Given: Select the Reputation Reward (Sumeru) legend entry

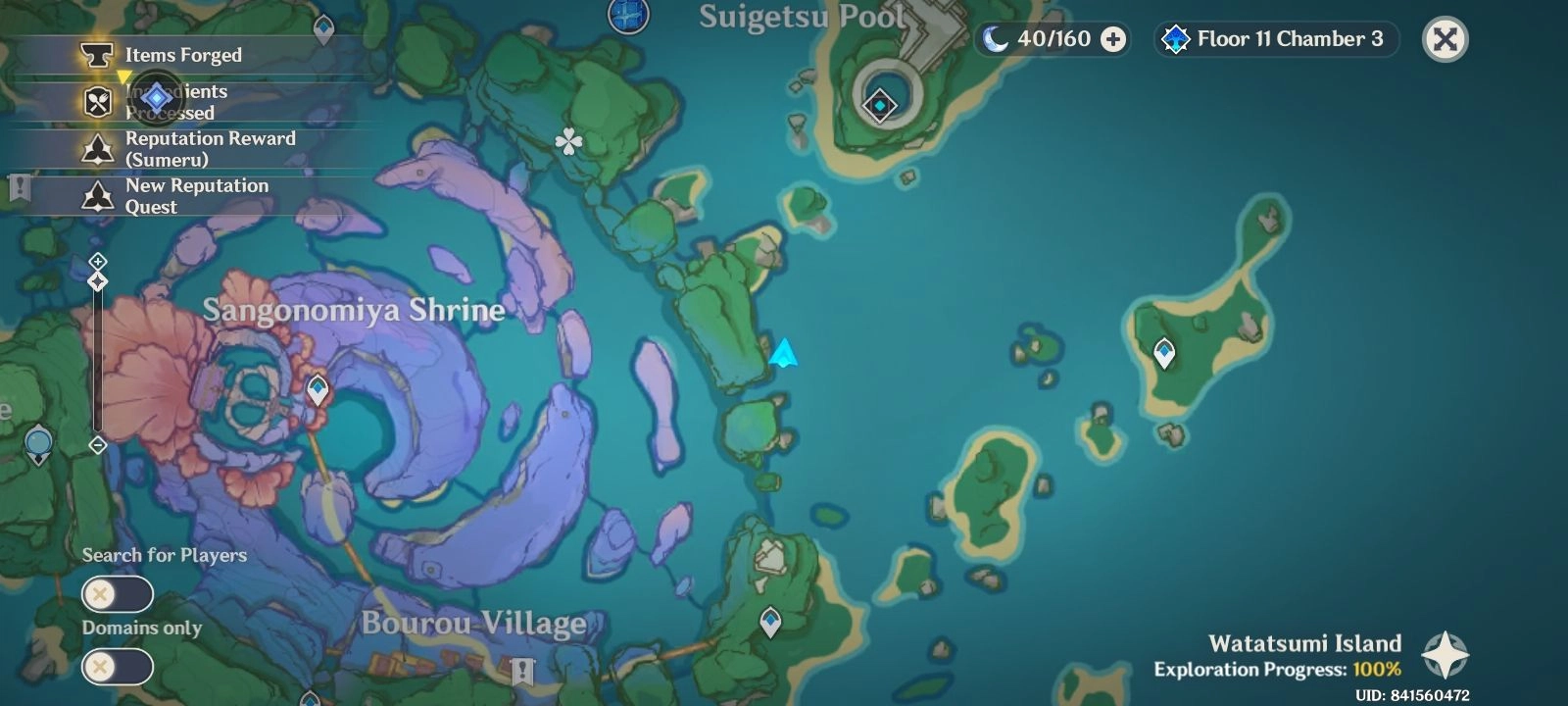Looking at the screenshot, I should tap(210, 148).
